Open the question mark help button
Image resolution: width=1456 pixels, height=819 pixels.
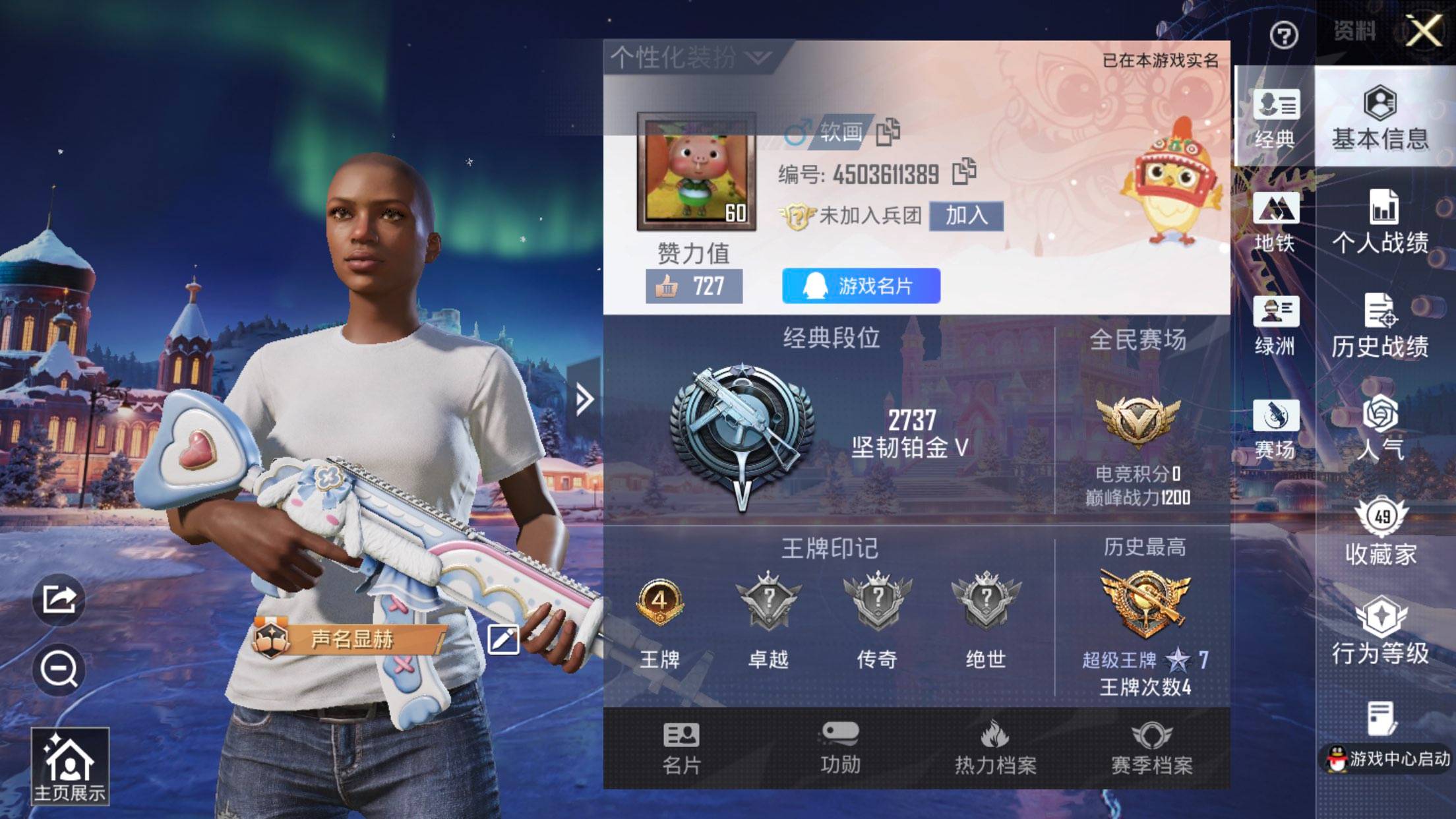pos(1283,35)
